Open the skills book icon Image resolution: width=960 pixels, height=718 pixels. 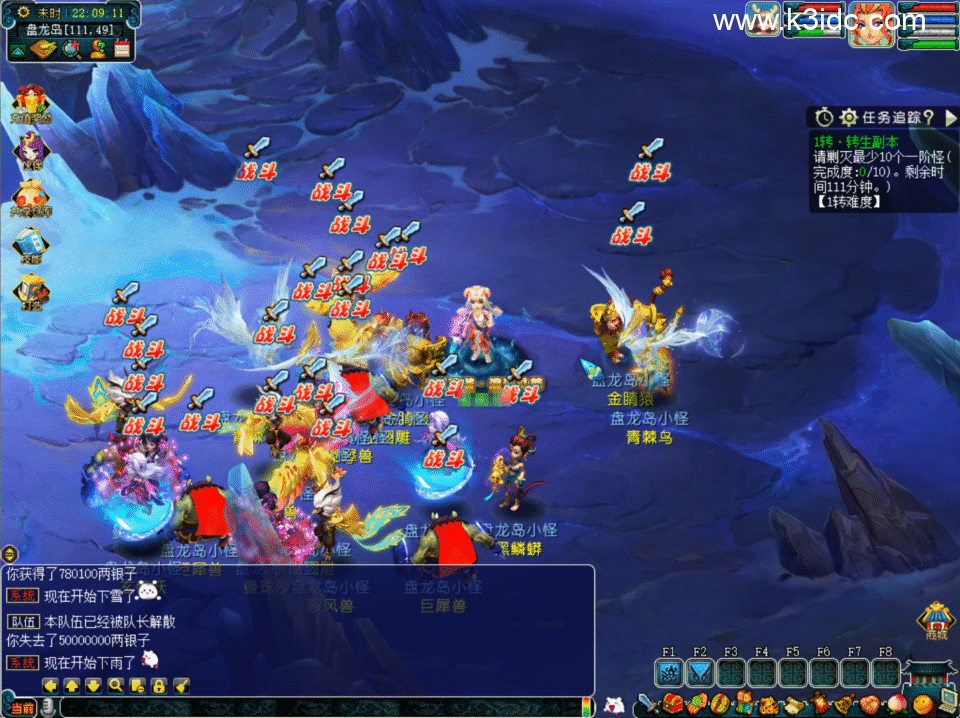(30, 243)
